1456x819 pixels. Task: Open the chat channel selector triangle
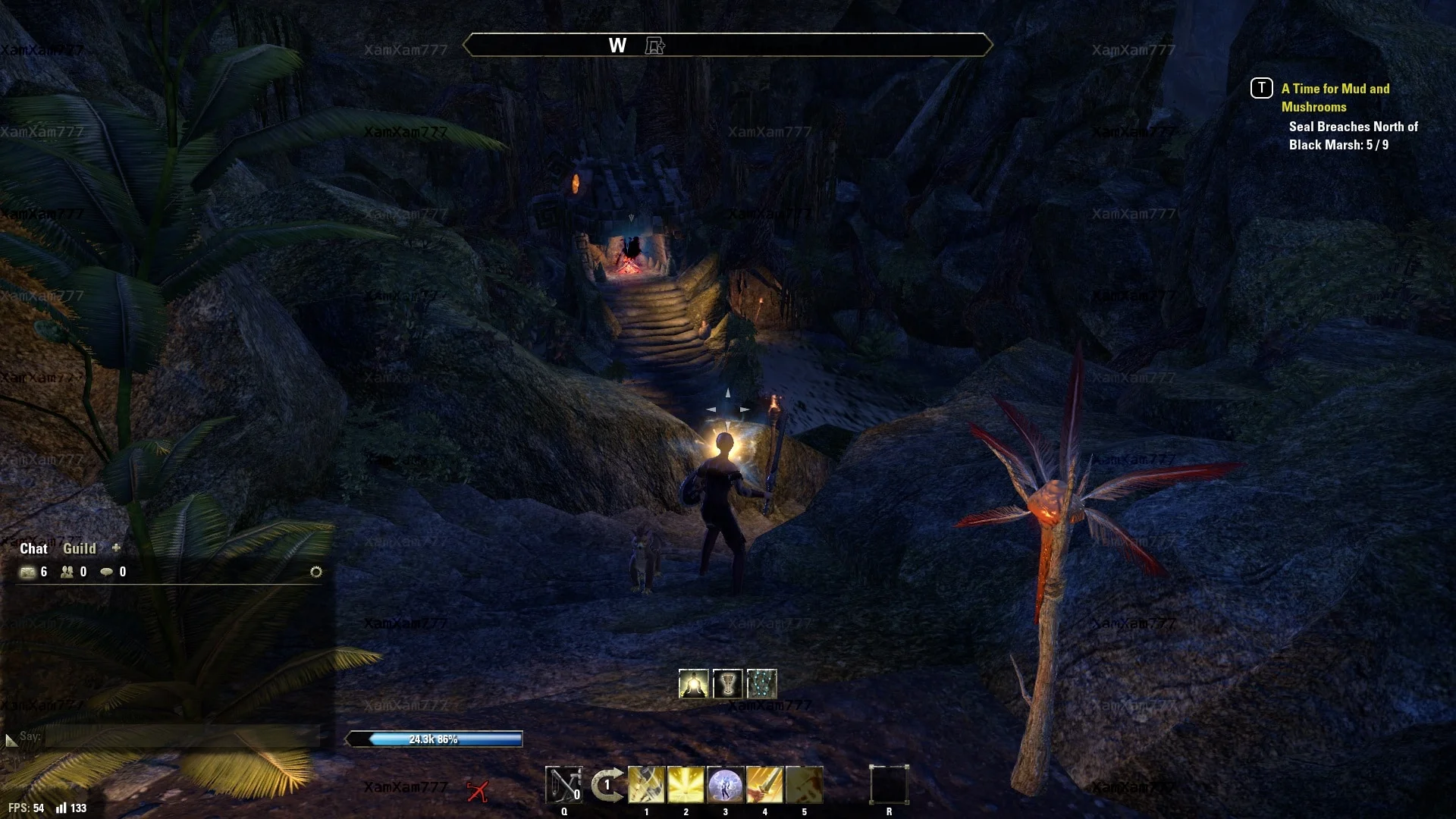click(11, 739)
